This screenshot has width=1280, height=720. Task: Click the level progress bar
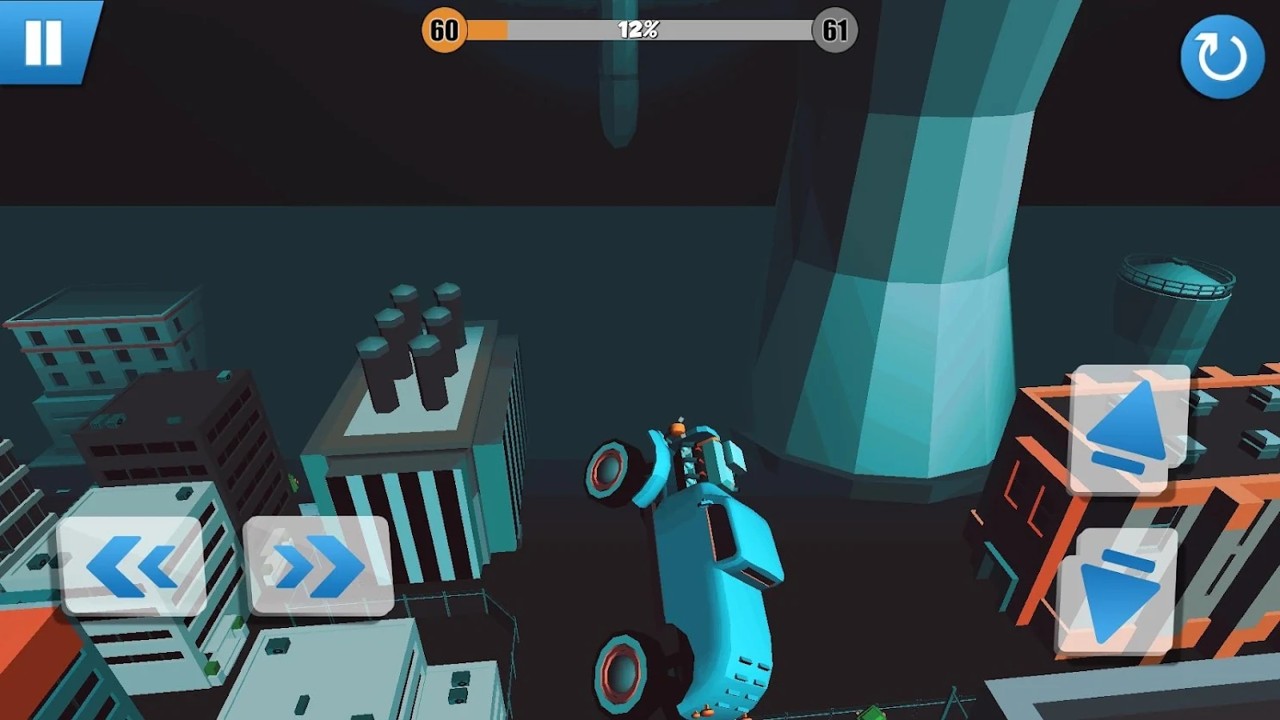640,31
